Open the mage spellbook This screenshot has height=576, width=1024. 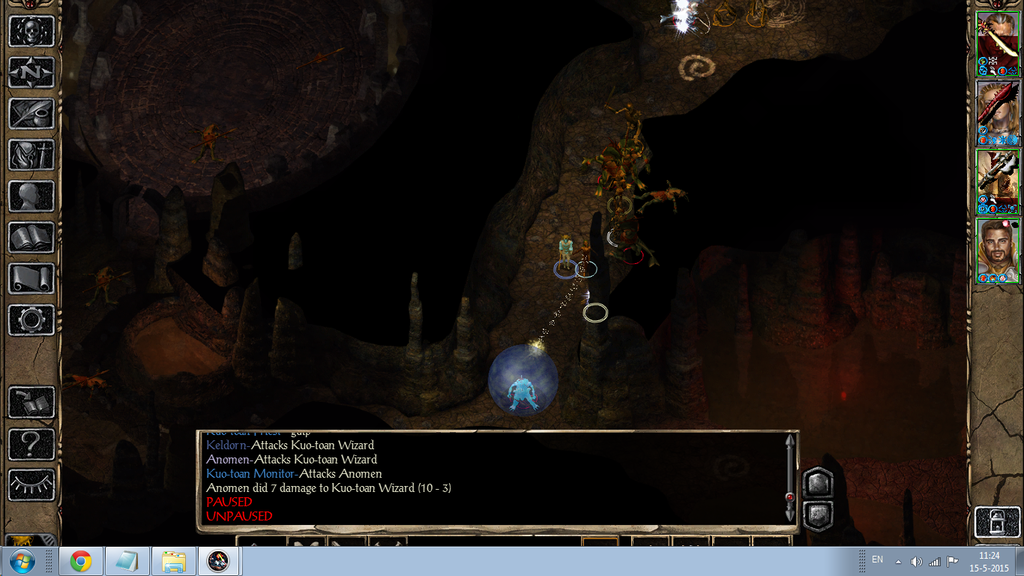pyautogui.click(x=31, y=237)
